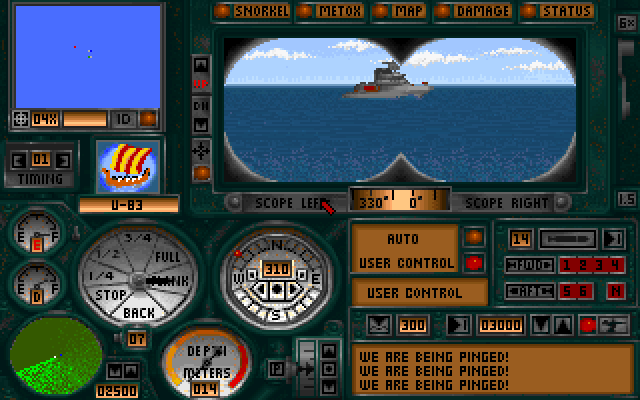The height and width of the screenshot is (400, 640).
Task: Choose Back on the engine telegraph
Action: click(138, 313)
